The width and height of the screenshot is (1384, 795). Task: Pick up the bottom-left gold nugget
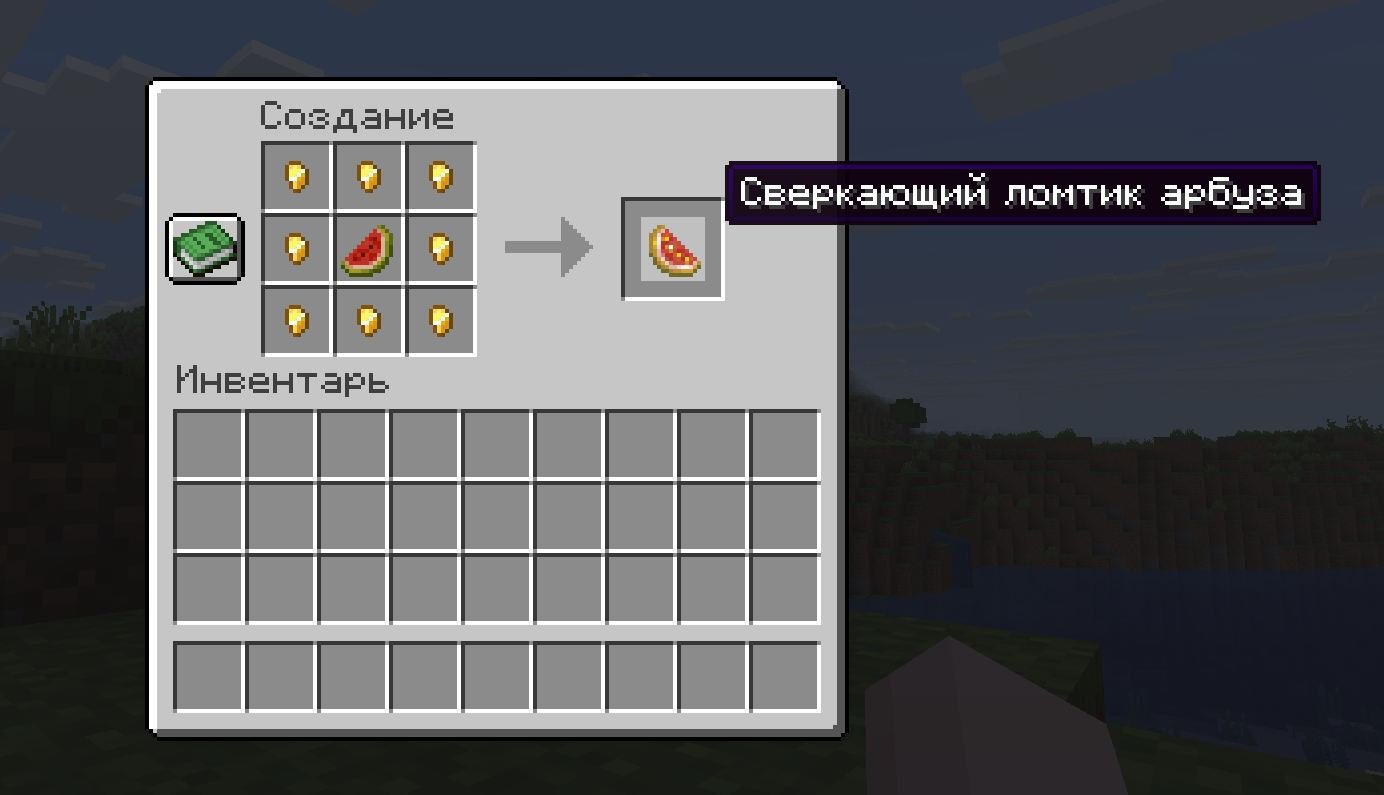(x=295, y=320)
